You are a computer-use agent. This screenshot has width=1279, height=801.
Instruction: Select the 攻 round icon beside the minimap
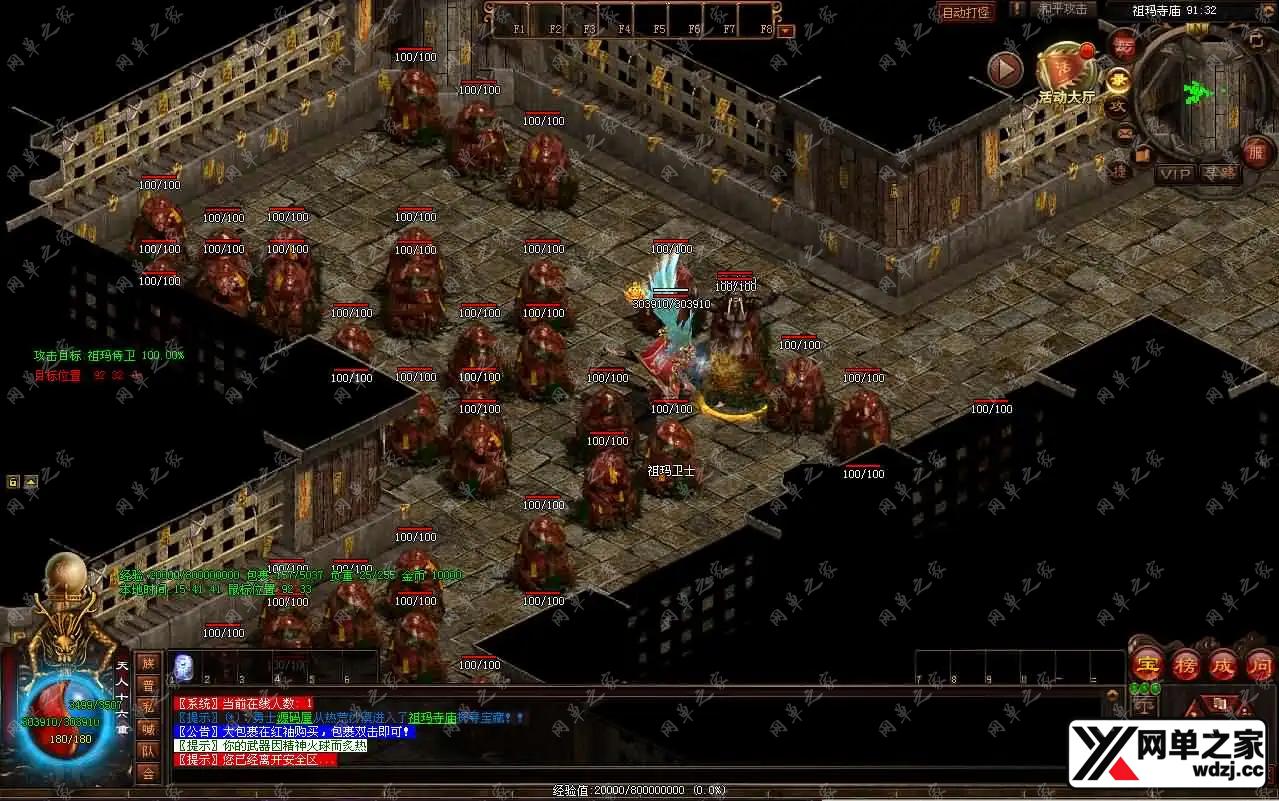(1118, 105)
